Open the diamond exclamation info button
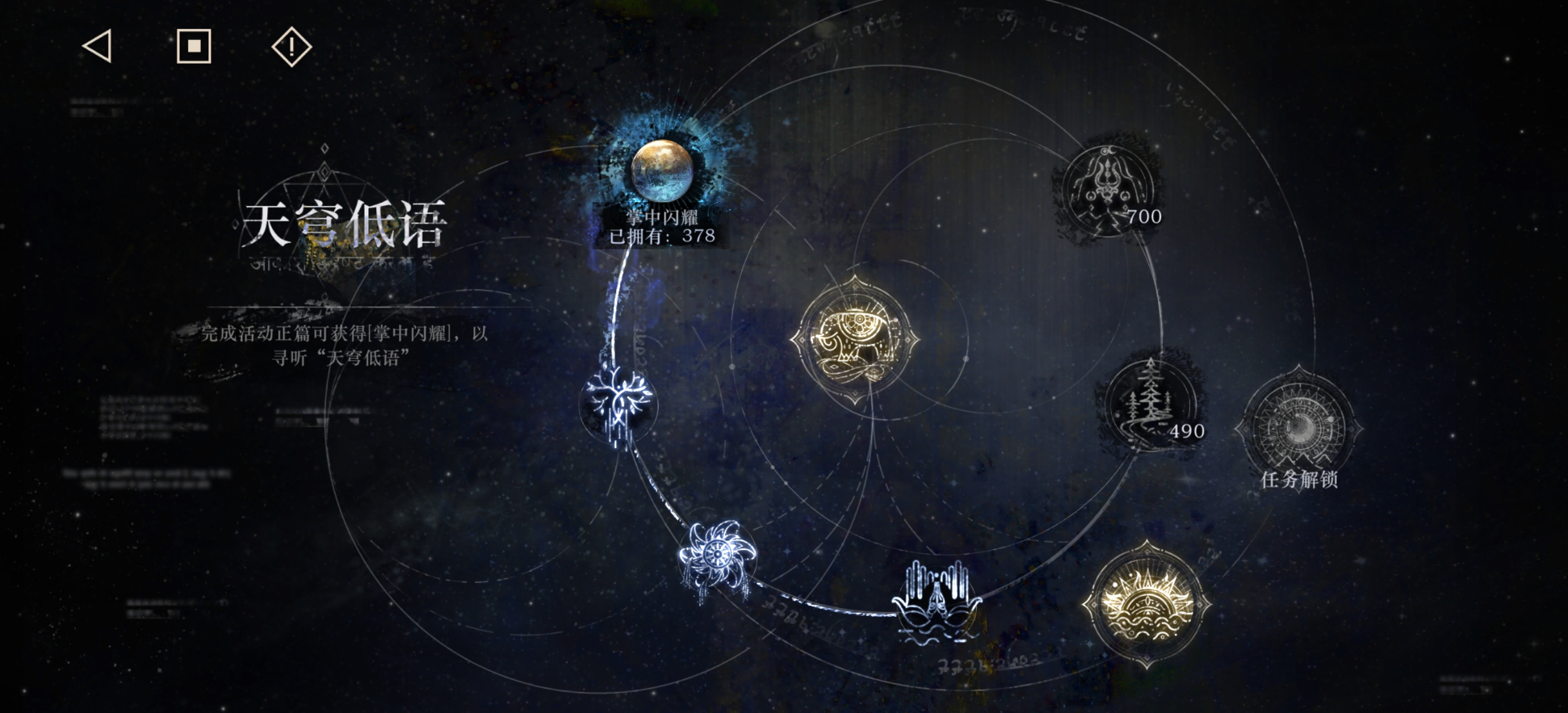The height and width of the screenshot is (713, 1568). coord(292,46)
